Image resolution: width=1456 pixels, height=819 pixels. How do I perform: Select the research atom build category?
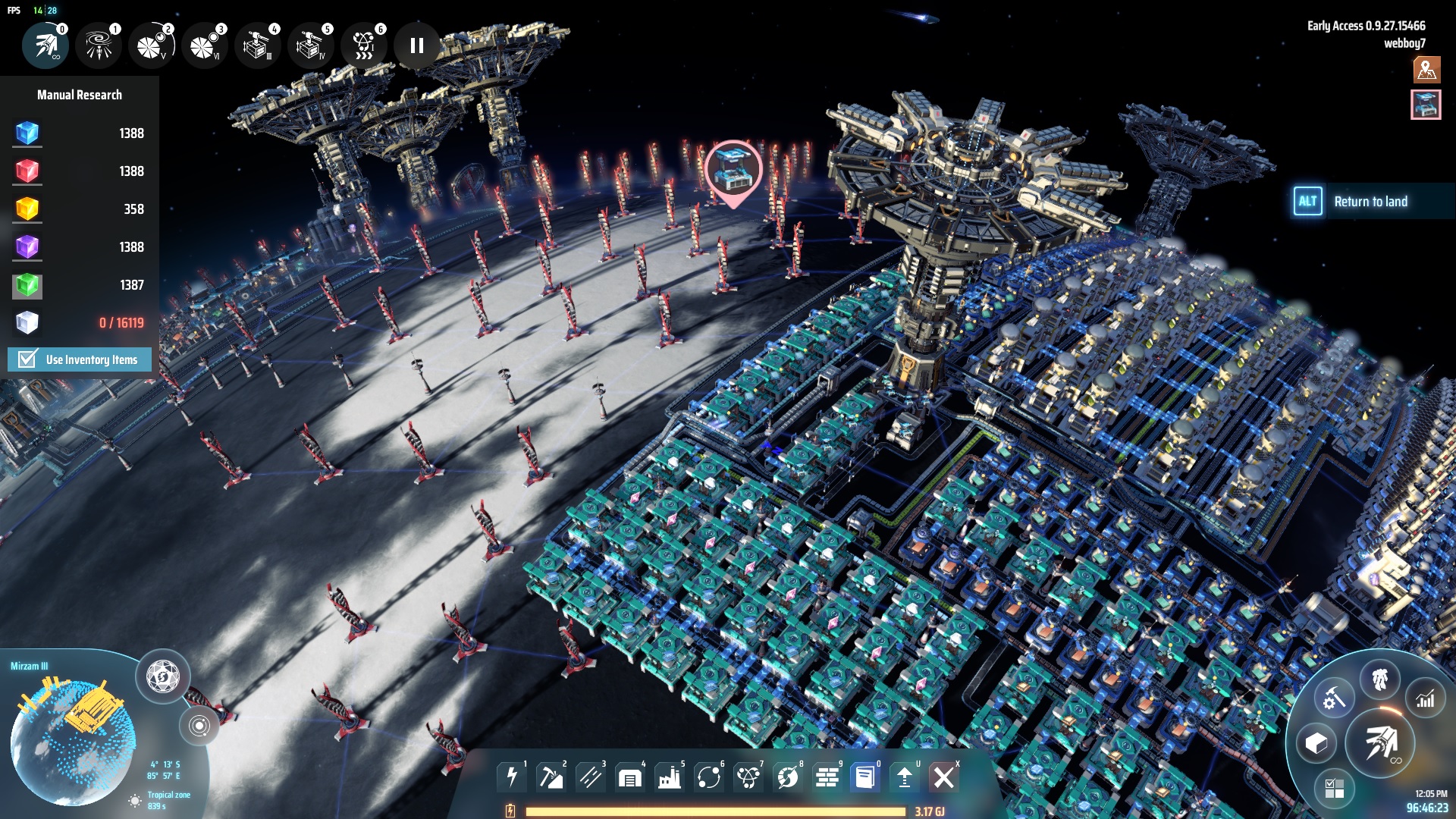click(x=748, y=777)
